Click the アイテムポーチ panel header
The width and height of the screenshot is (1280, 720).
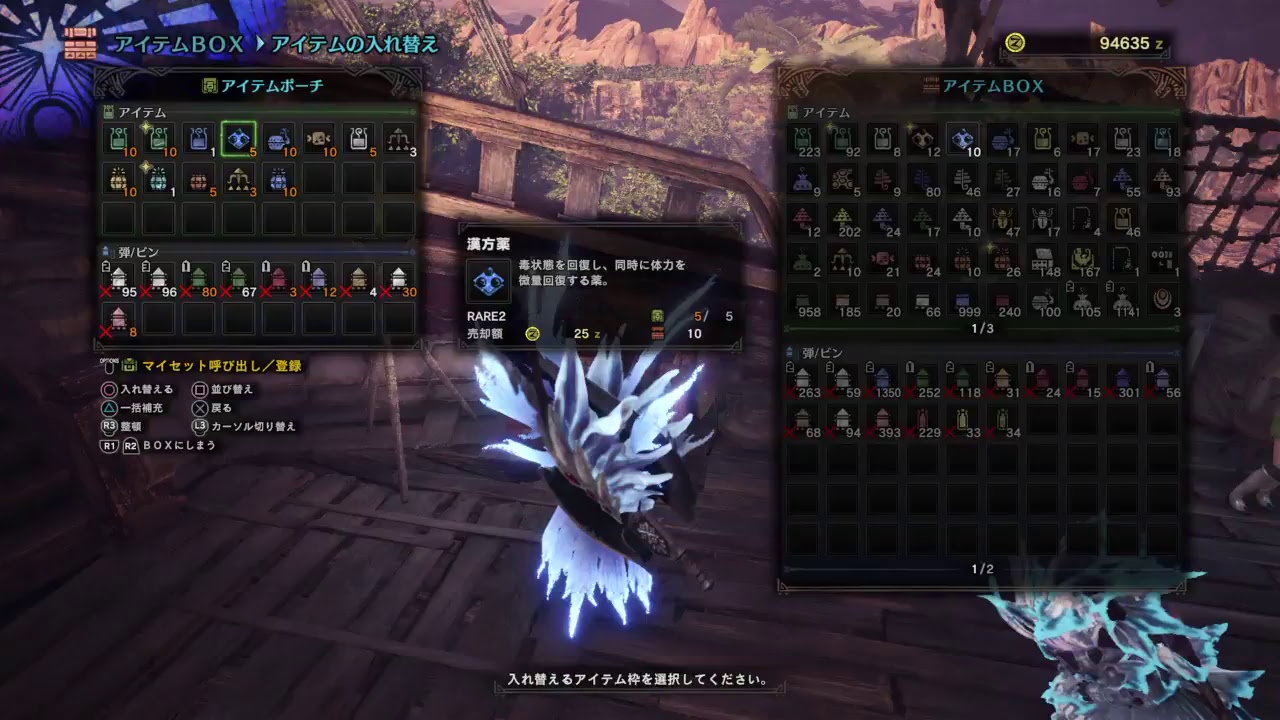[263, 86]
